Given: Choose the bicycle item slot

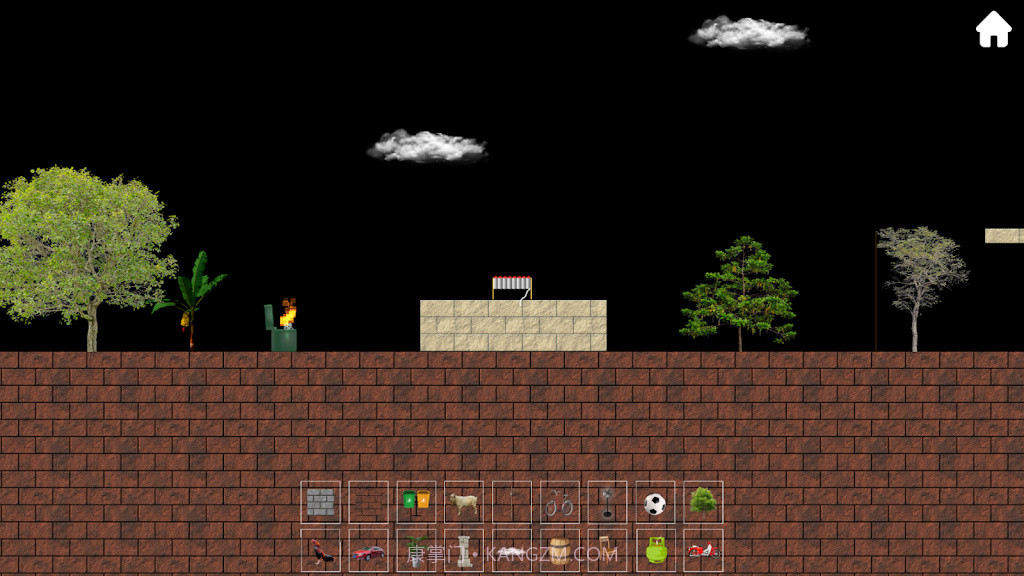Looking at the screenshot, I should 560,502.
